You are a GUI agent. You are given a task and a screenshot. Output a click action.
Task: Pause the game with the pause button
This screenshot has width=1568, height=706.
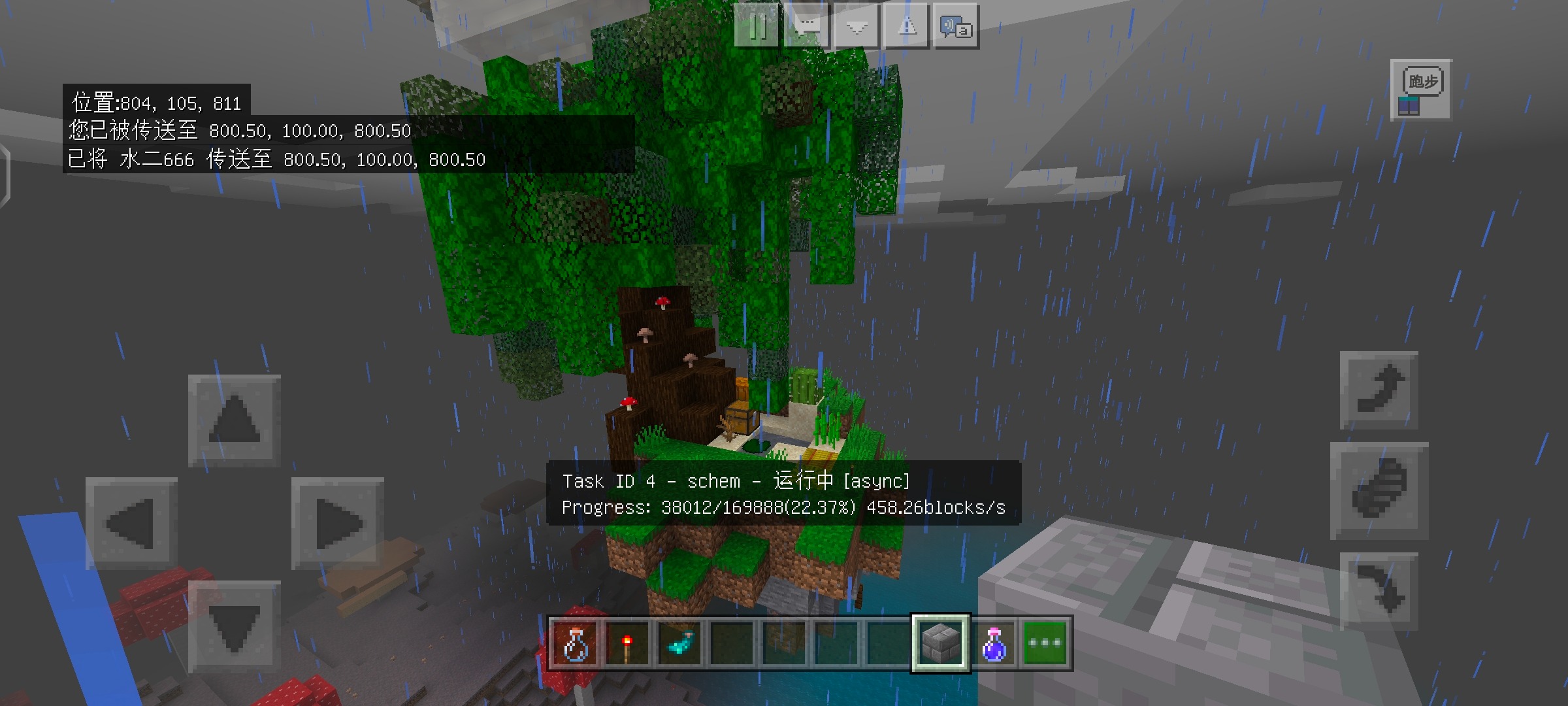click(757, 26)
